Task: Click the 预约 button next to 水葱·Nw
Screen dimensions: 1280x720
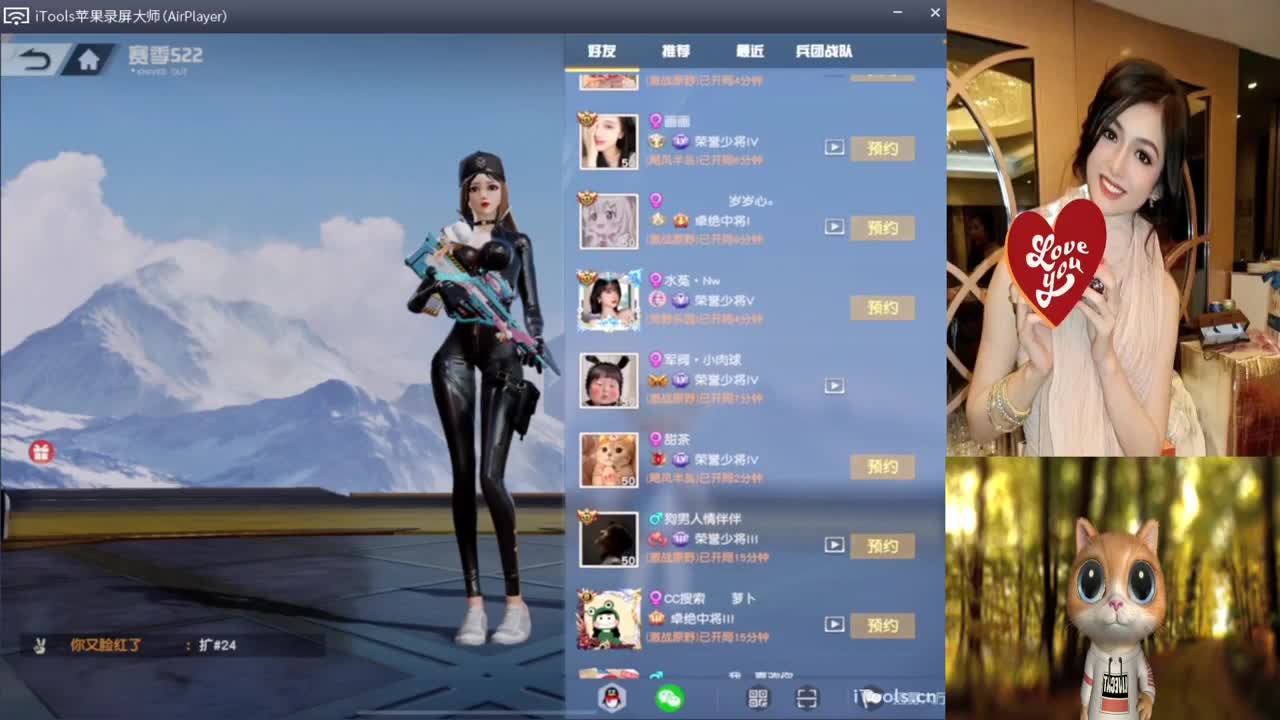Action: [882, 307]
